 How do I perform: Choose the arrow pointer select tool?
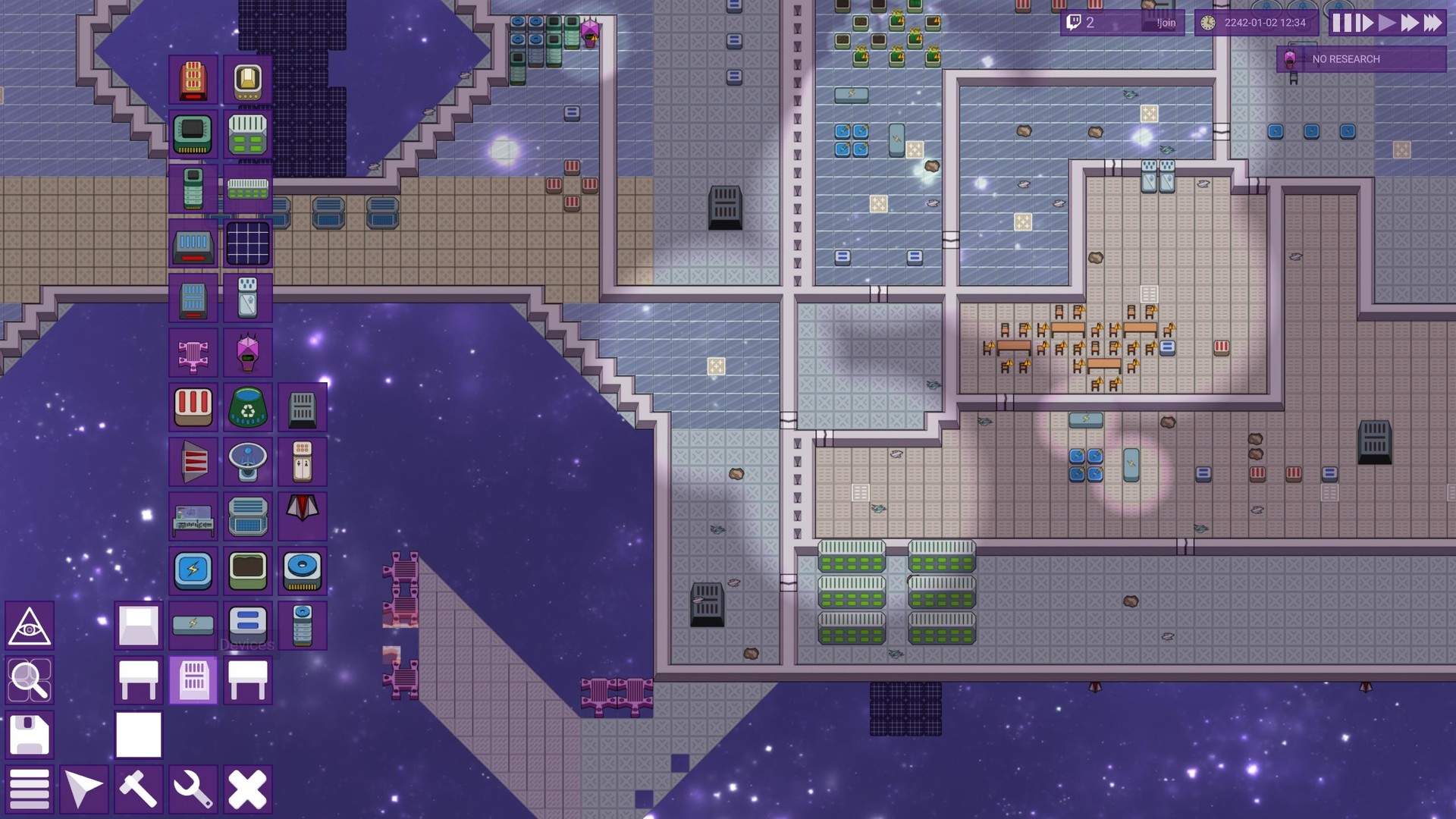[x=84, y=789]
